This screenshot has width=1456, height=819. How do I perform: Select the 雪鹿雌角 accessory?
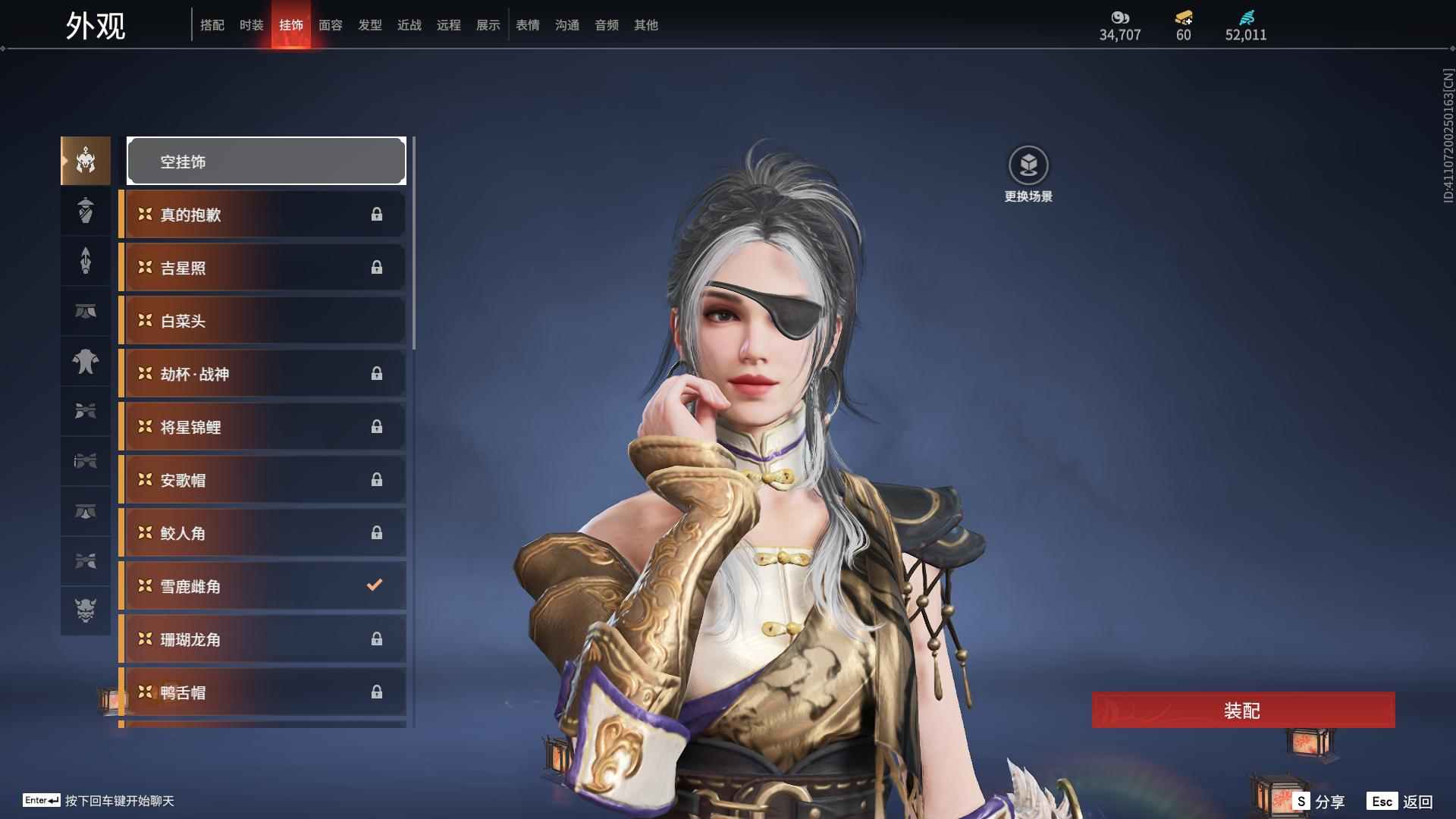pyautogui.click(x=263, y=586)
